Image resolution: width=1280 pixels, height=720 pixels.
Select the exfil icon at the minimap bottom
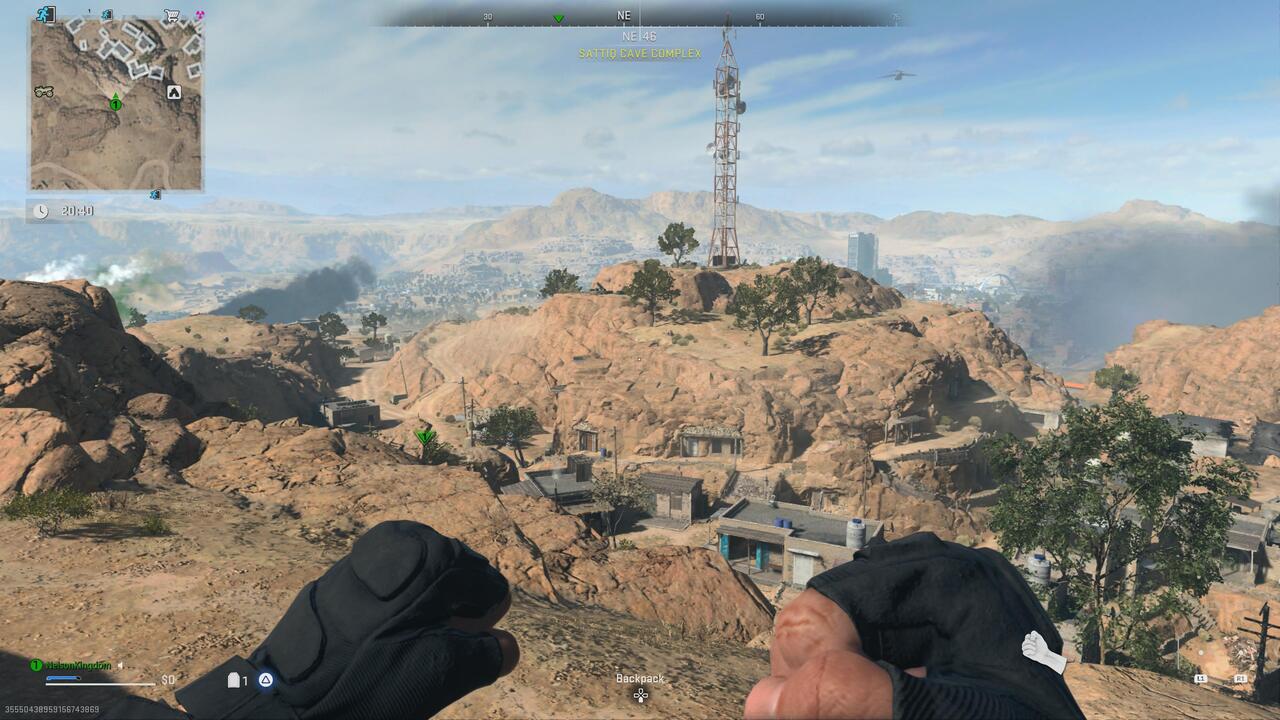tap(154, 194)
